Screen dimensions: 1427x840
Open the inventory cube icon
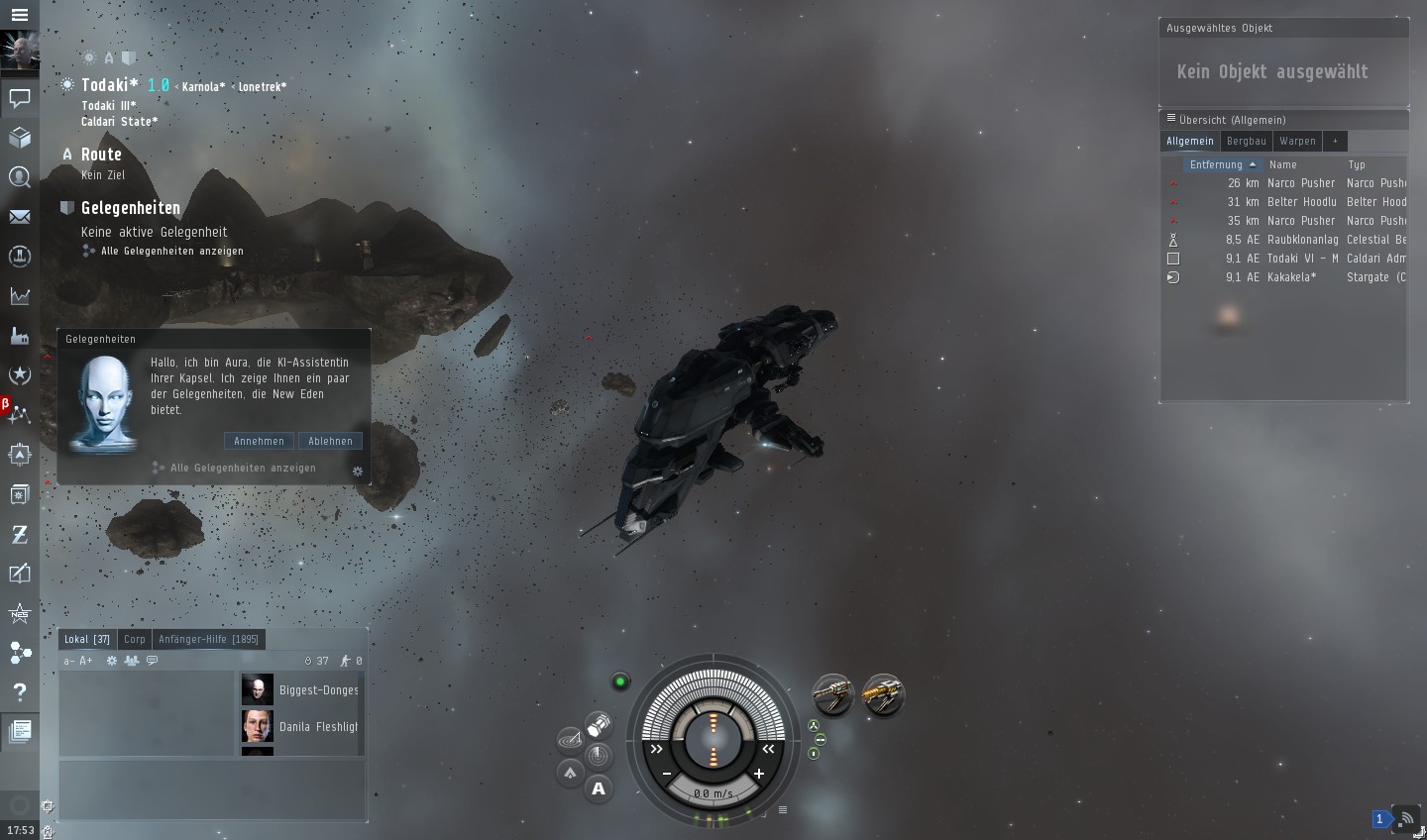[x=19, y=137]
